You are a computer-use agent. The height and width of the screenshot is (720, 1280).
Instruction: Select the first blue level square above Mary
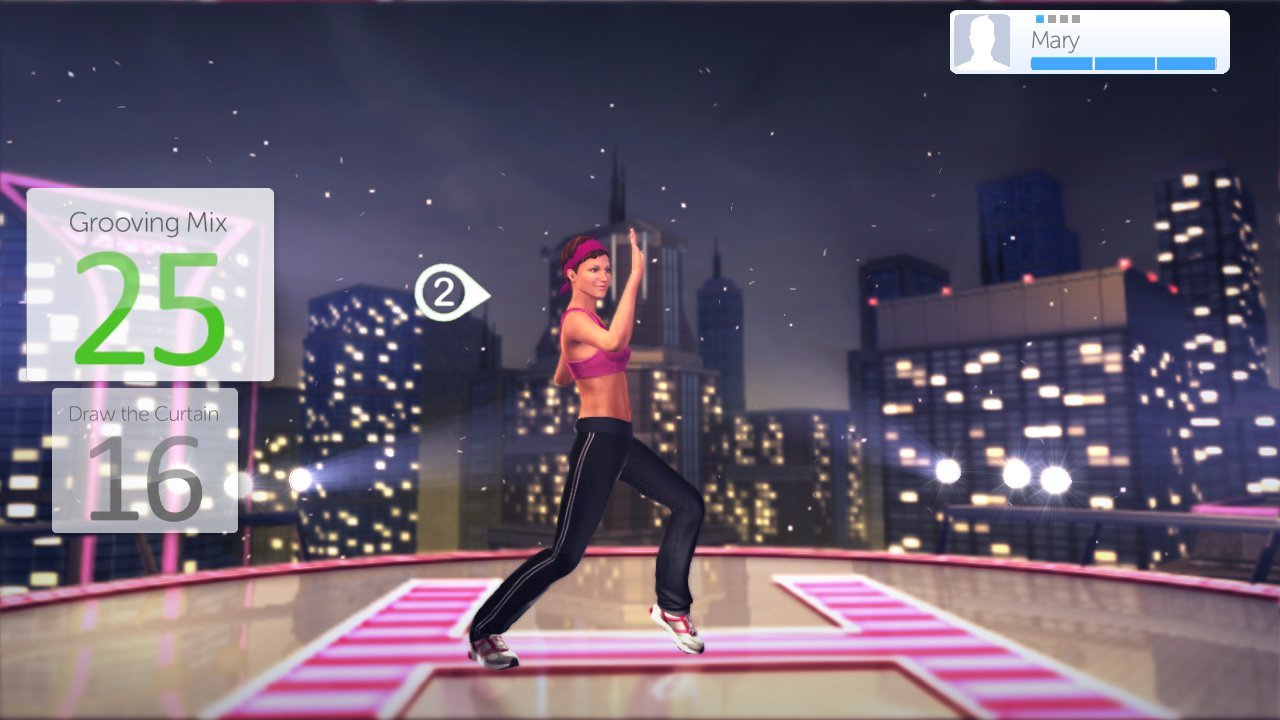click(x=1040, y=19)
